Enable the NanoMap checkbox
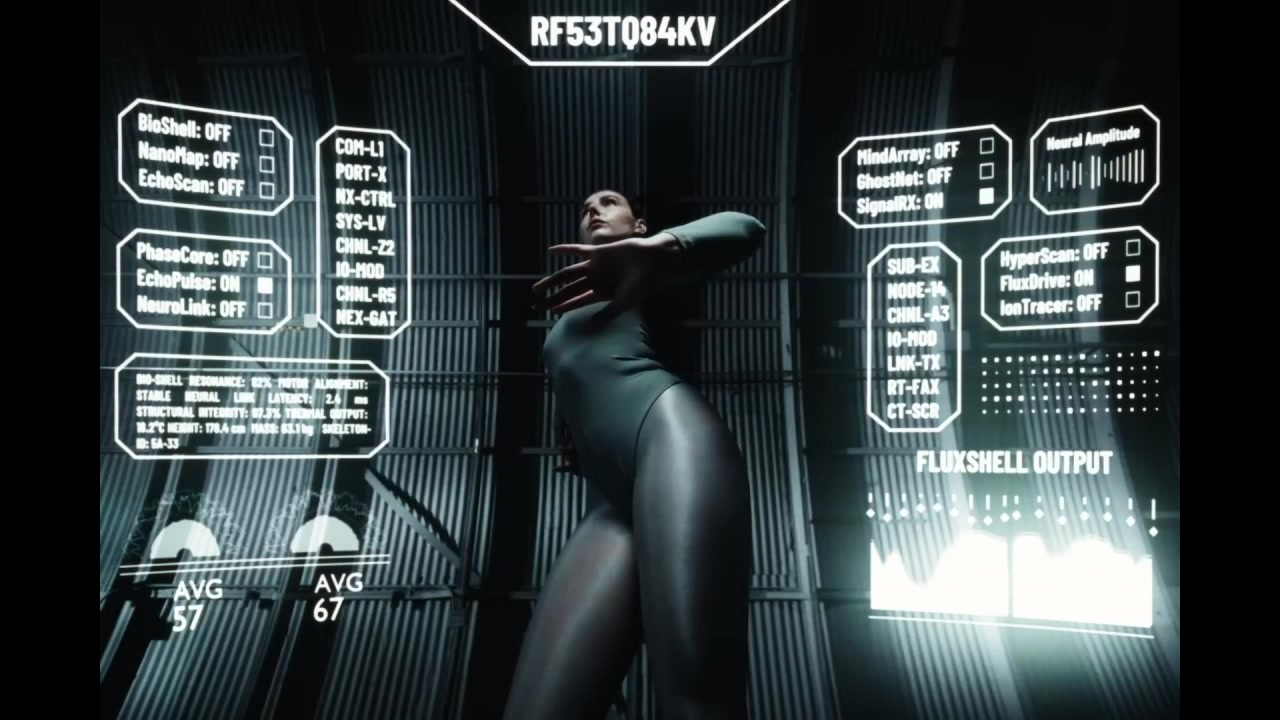The image size is (1280, 720). pyautogui.click(x=267, y=164)
